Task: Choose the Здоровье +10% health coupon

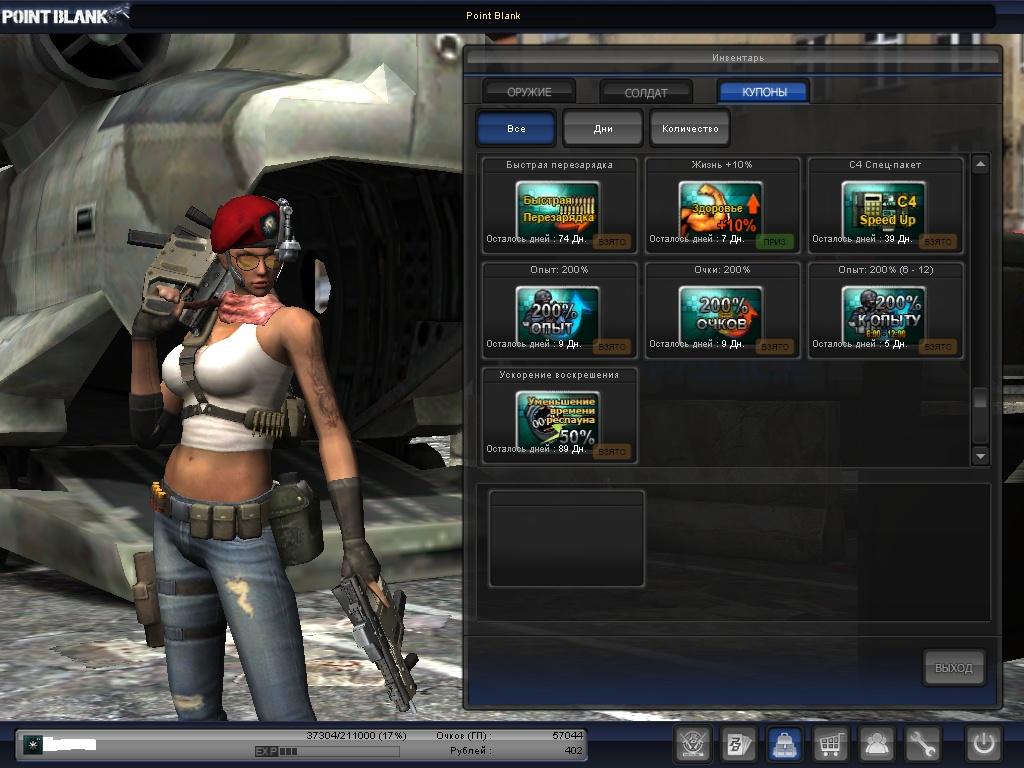Action: [x=721, y=208]
